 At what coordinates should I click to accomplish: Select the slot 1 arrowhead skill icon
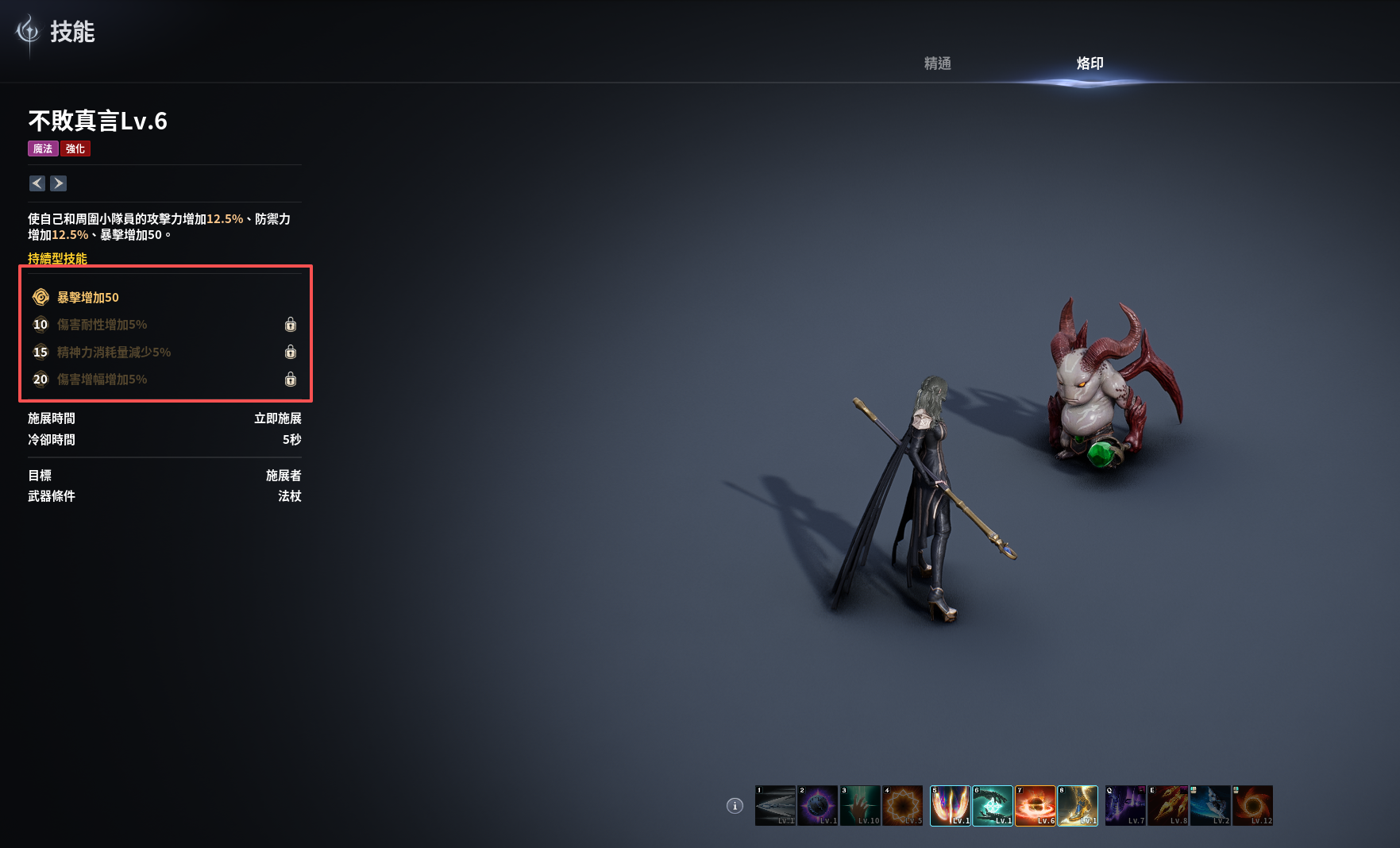click(x=775, y=806)
